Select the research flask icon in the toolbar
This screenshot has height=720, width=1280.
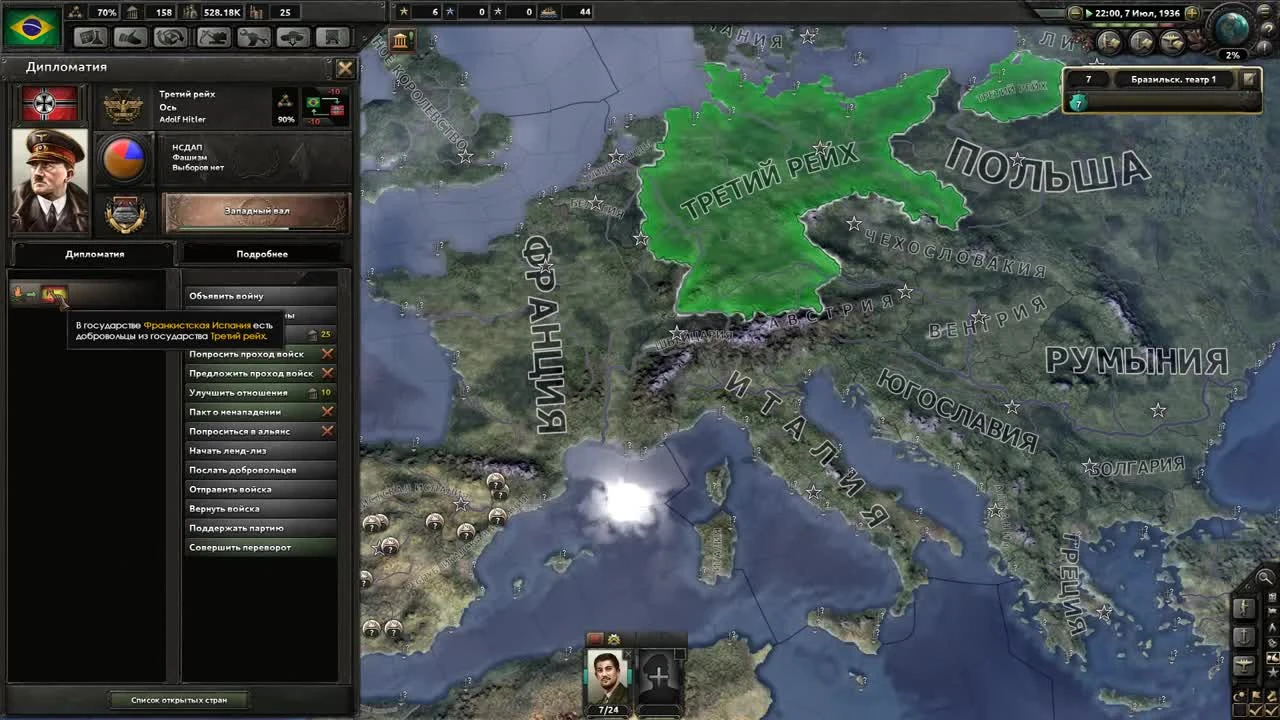(90, 37)
